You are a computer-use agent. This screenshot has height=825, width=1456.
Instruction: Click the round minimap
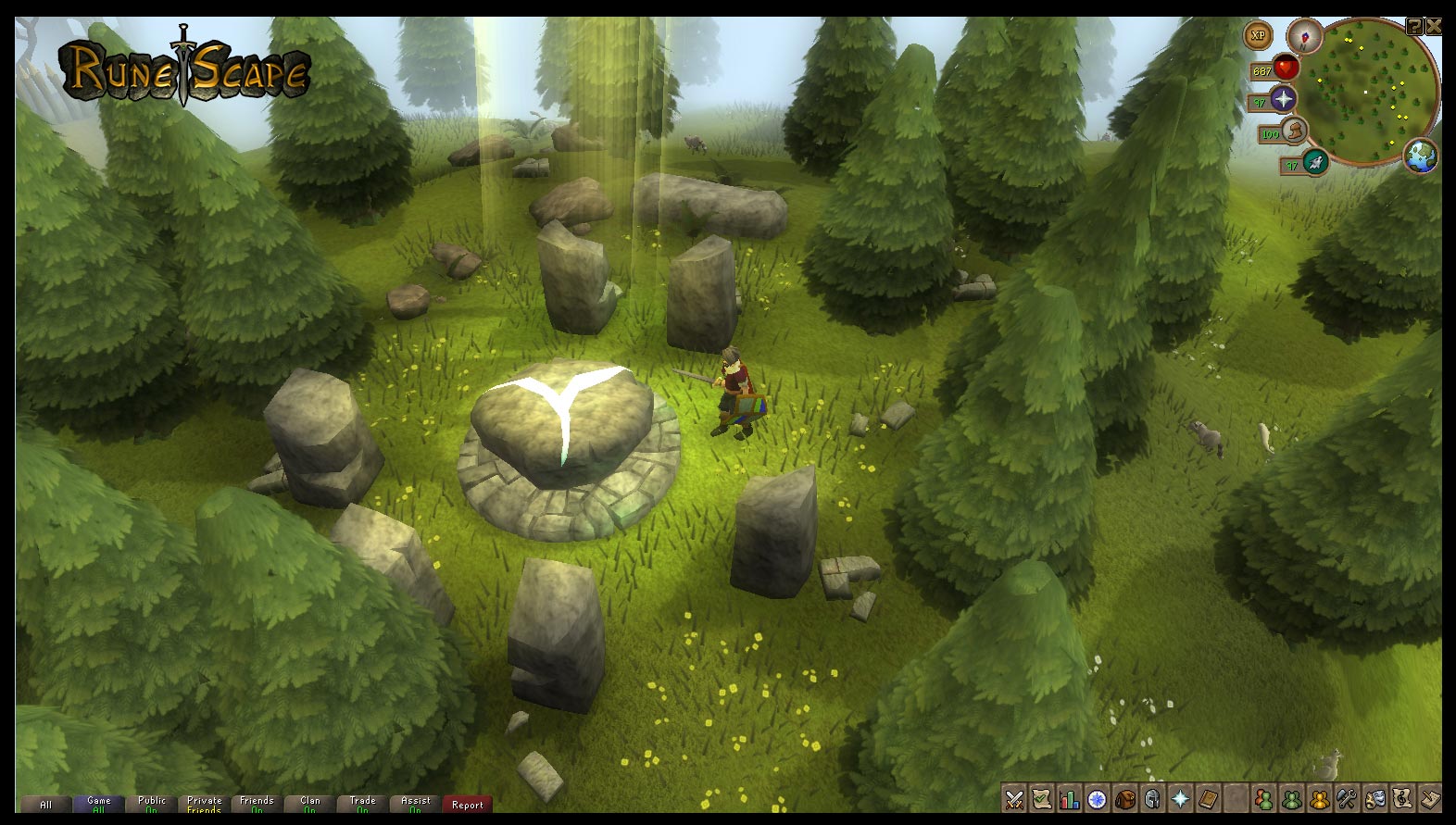[1374, 93]
